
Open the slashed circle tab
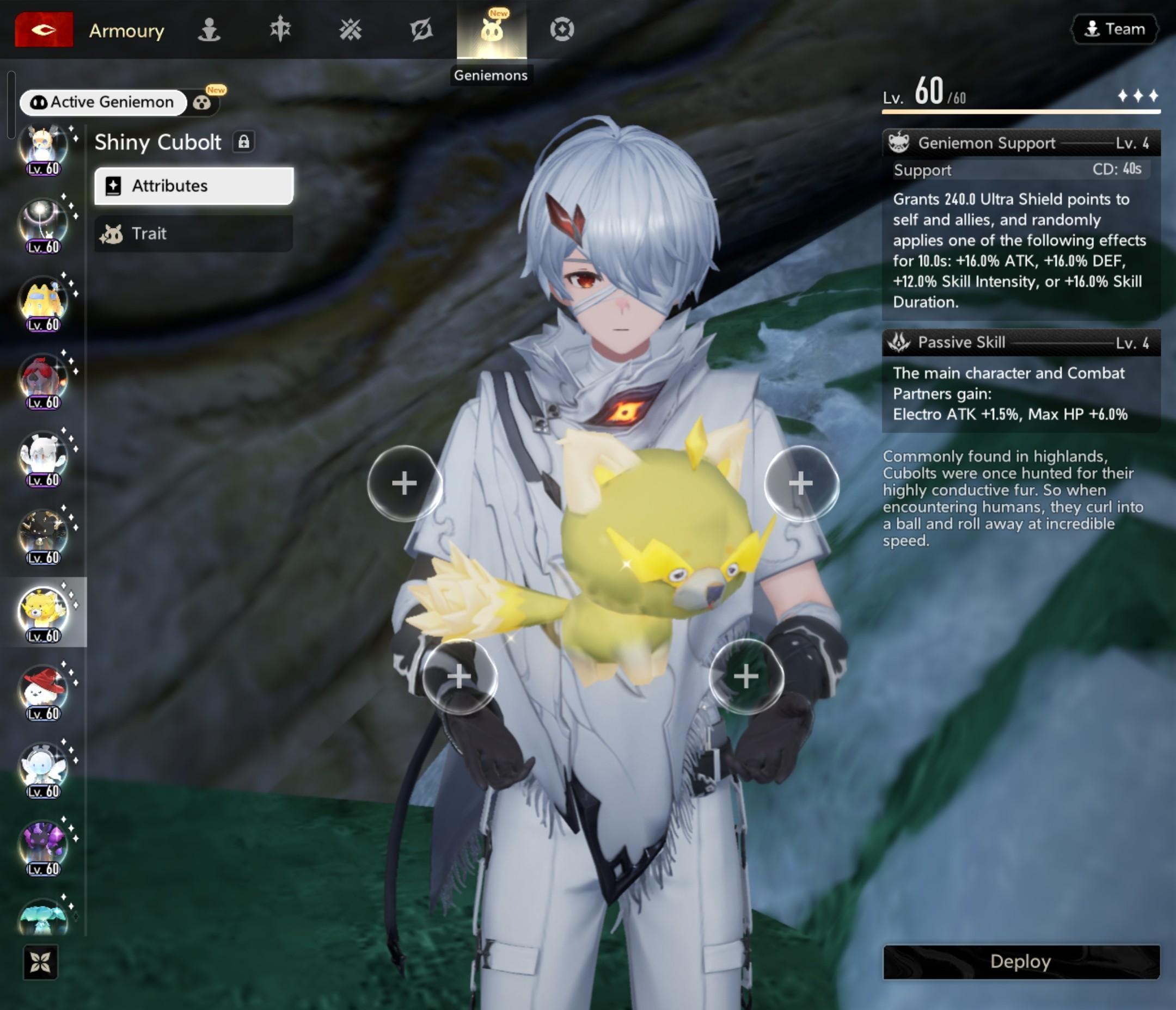(421, 29)
